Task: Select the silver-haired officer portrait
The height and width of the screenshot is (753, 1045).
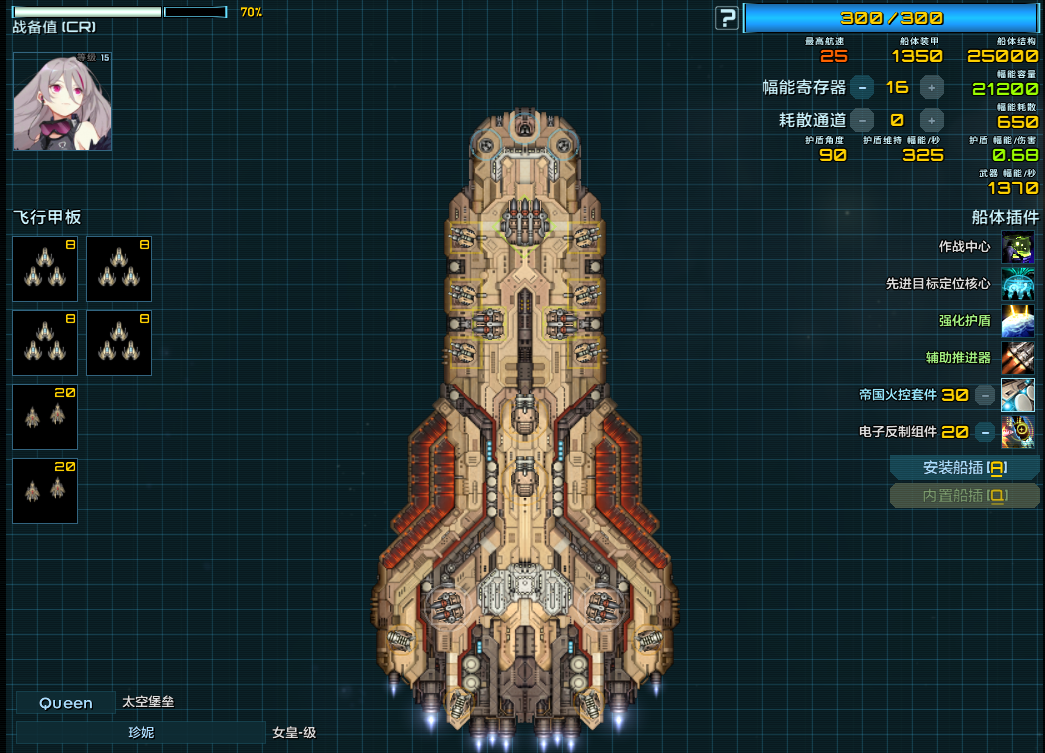Action: tap(62, 101)
